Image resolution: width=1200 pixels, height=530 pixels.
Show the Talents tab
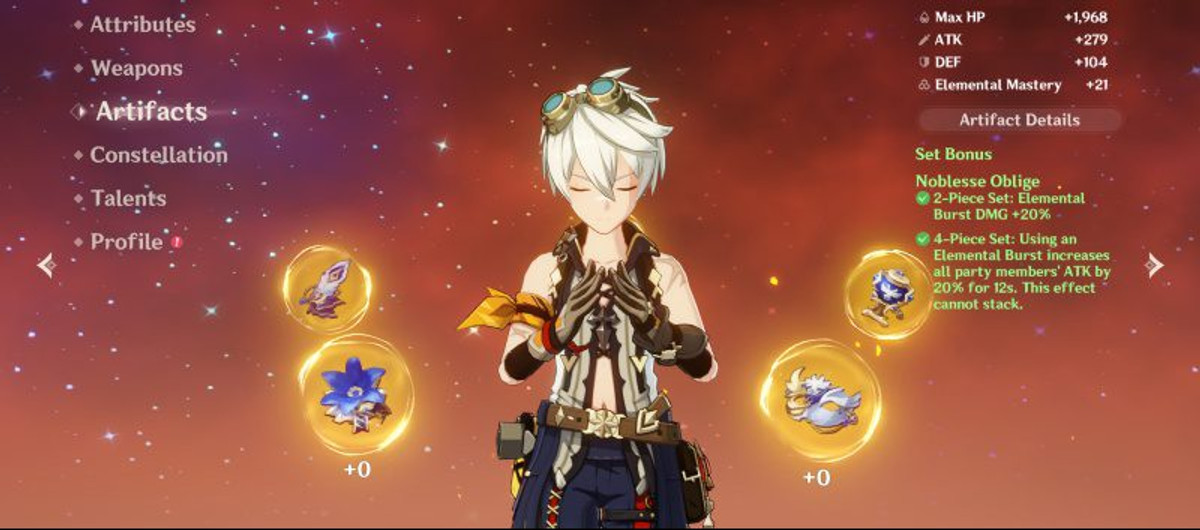point(128,198)
